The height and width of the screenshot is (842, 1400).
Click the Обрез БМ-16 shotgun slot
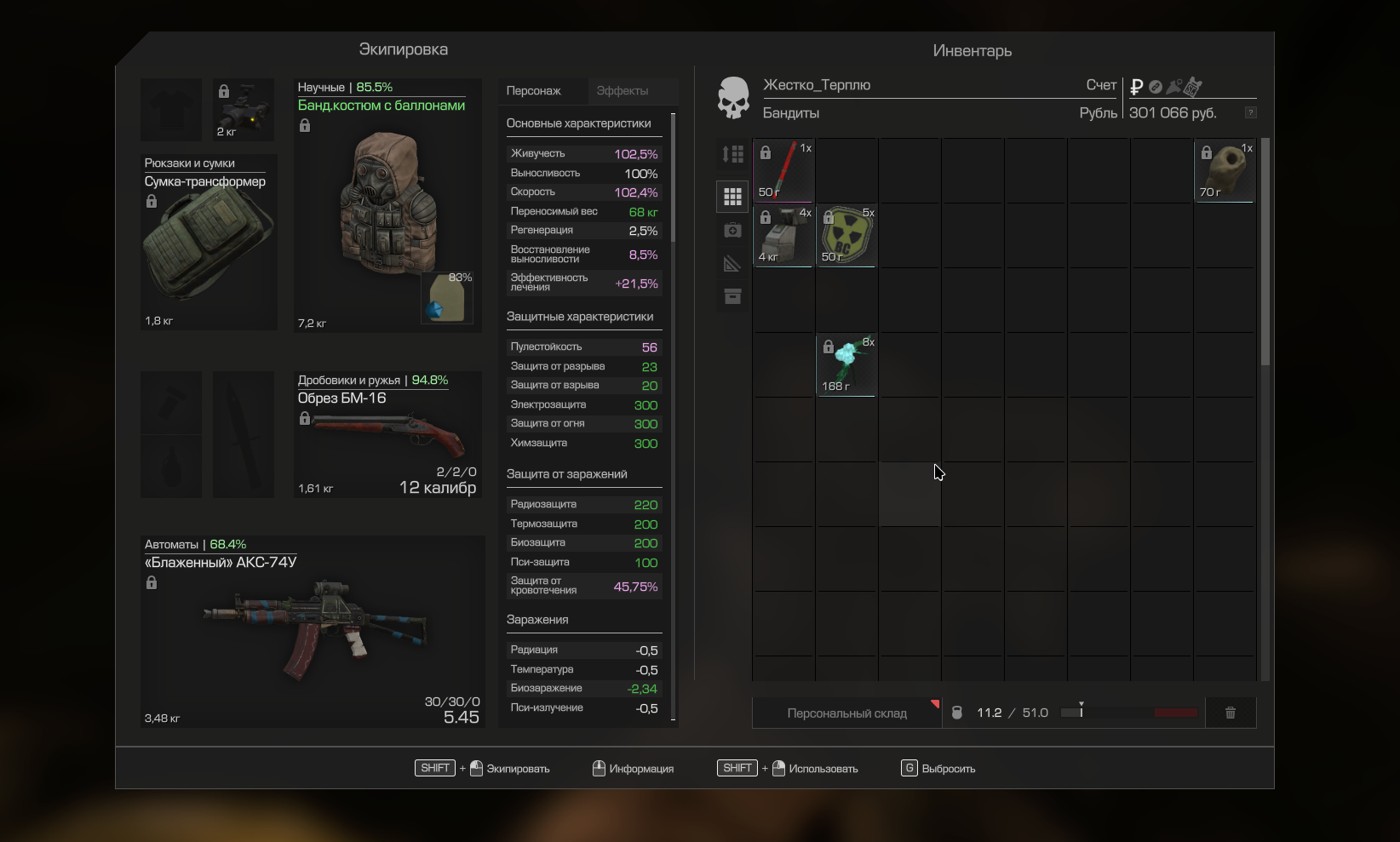[388, 436]
